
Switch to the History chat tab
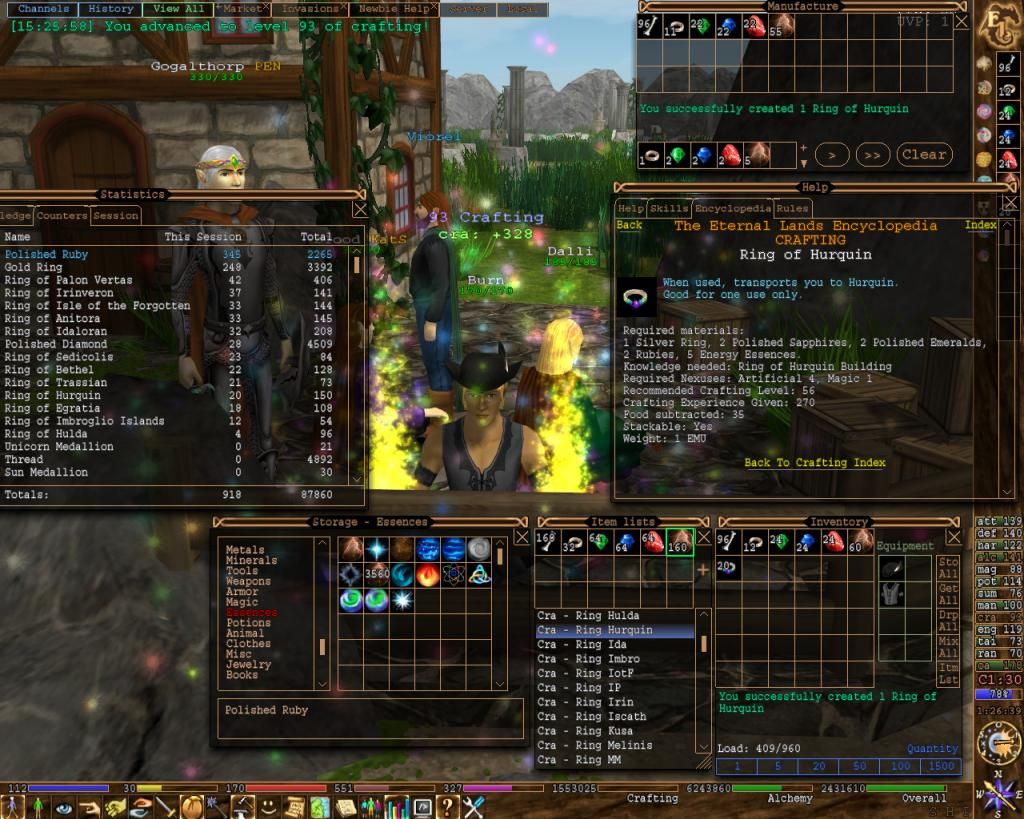pos(110,9)
